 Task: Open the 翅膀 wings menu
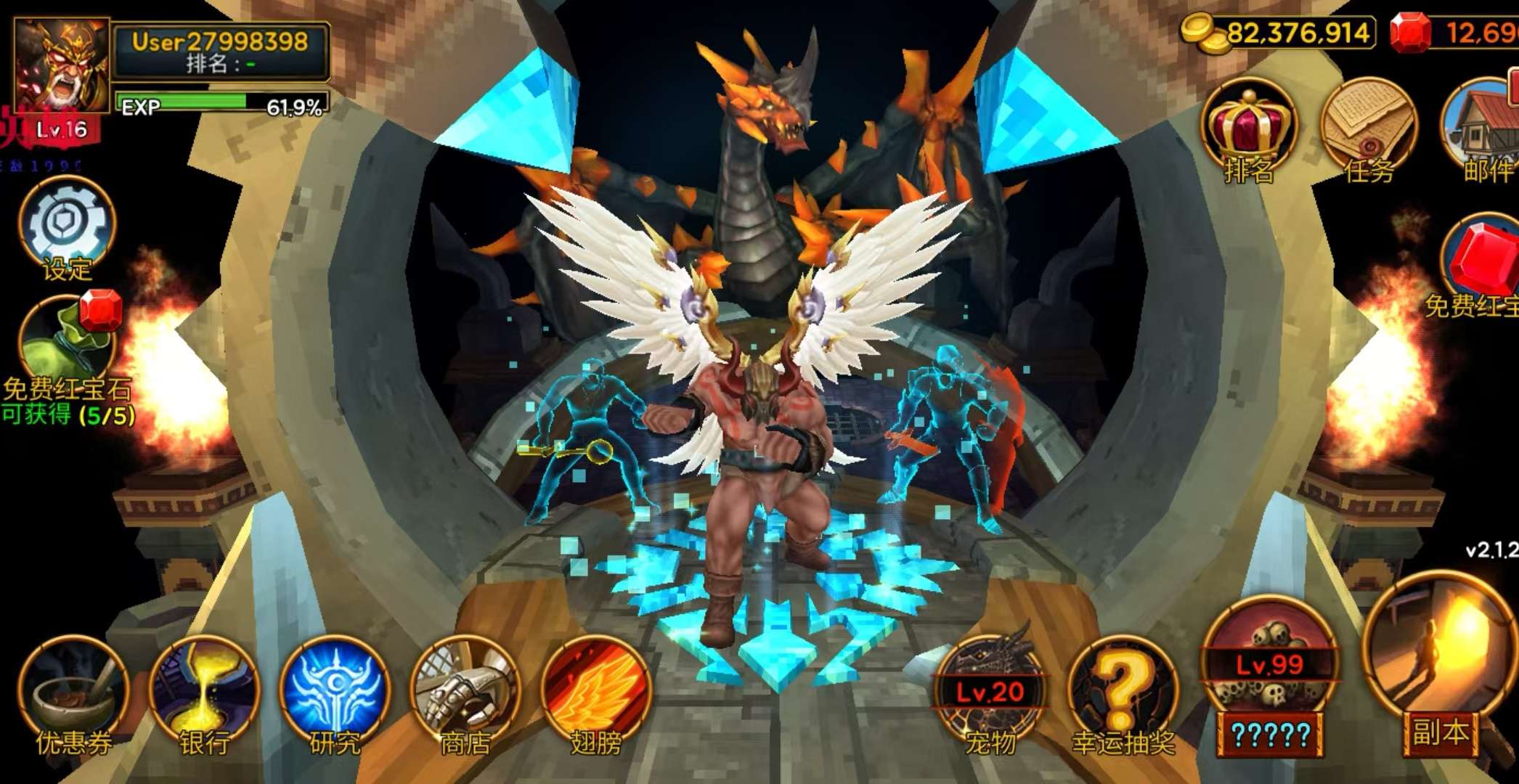coord(595,693)
